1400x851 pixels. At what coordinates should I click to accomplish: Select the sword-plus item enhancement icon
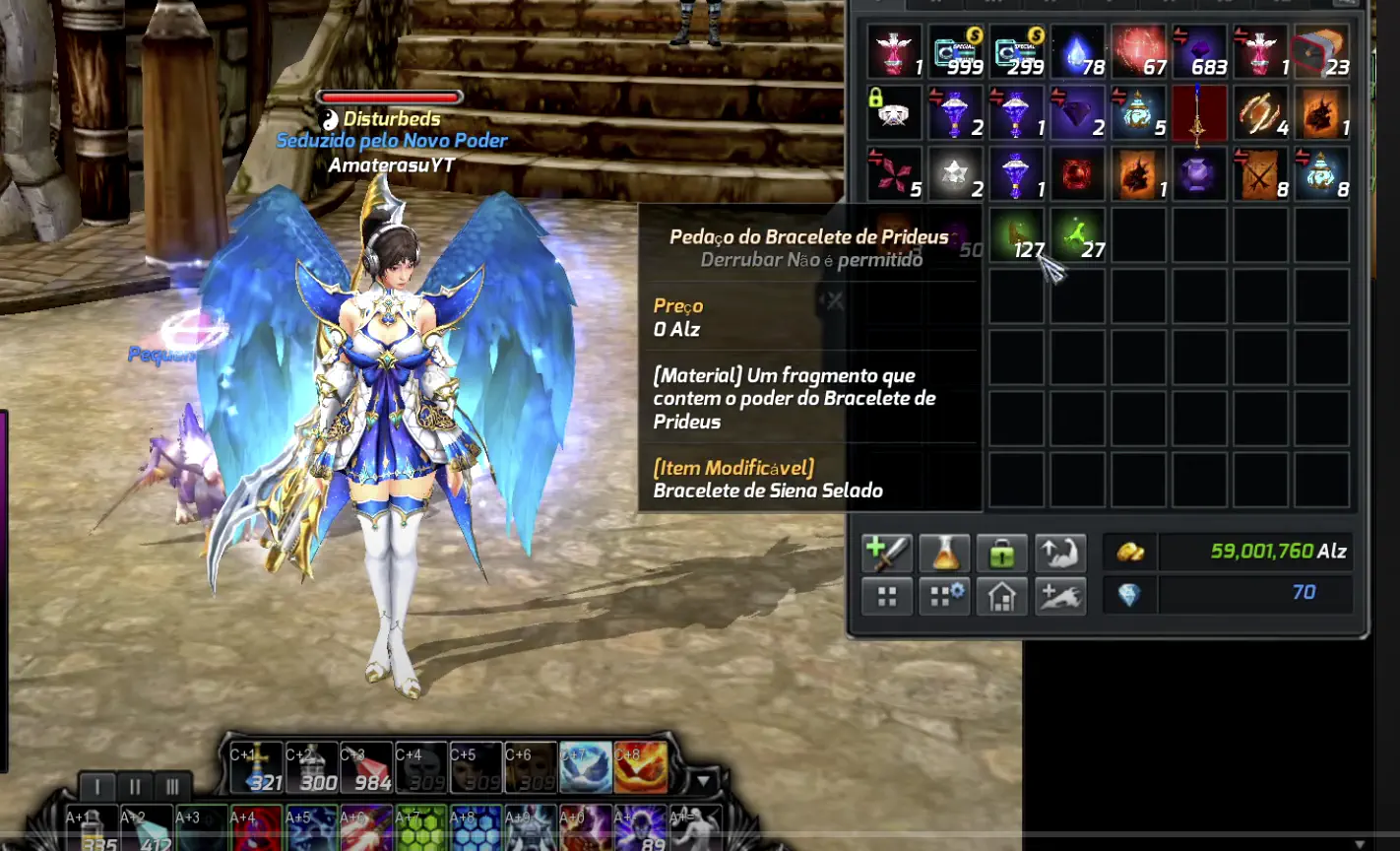(x=885, y=553)
